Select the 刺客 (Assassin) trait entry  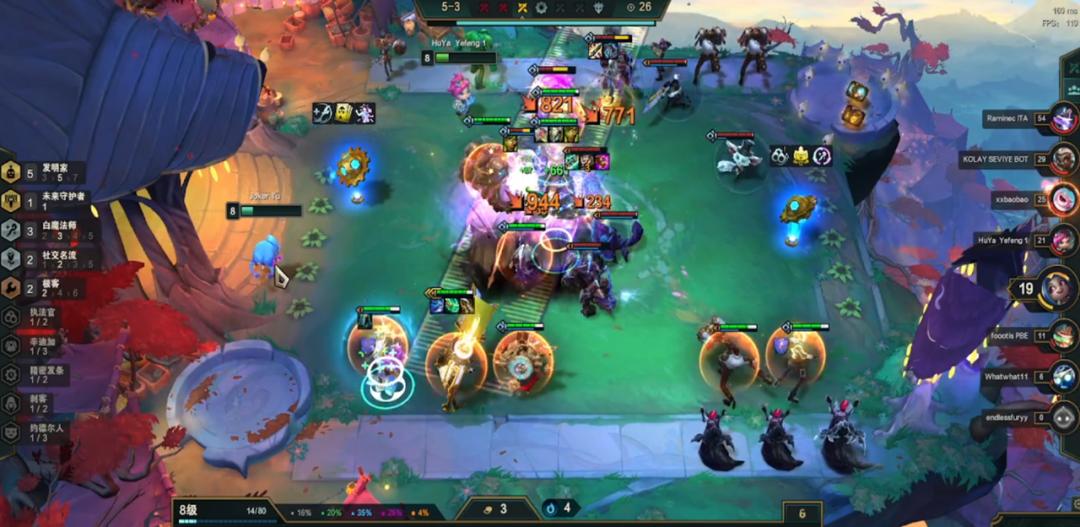pos(36,403)
